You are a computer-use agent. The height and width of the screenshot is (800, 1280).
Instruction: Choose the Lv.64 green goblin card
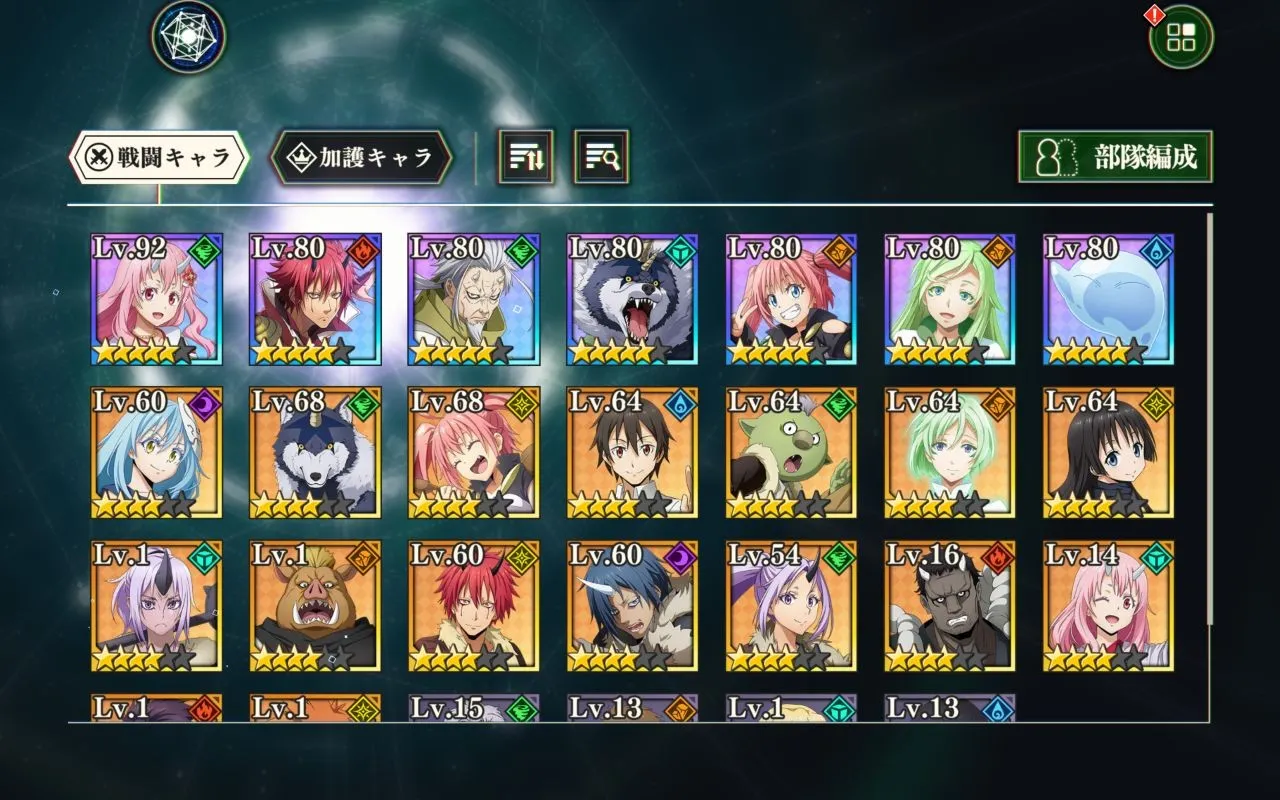791,452
